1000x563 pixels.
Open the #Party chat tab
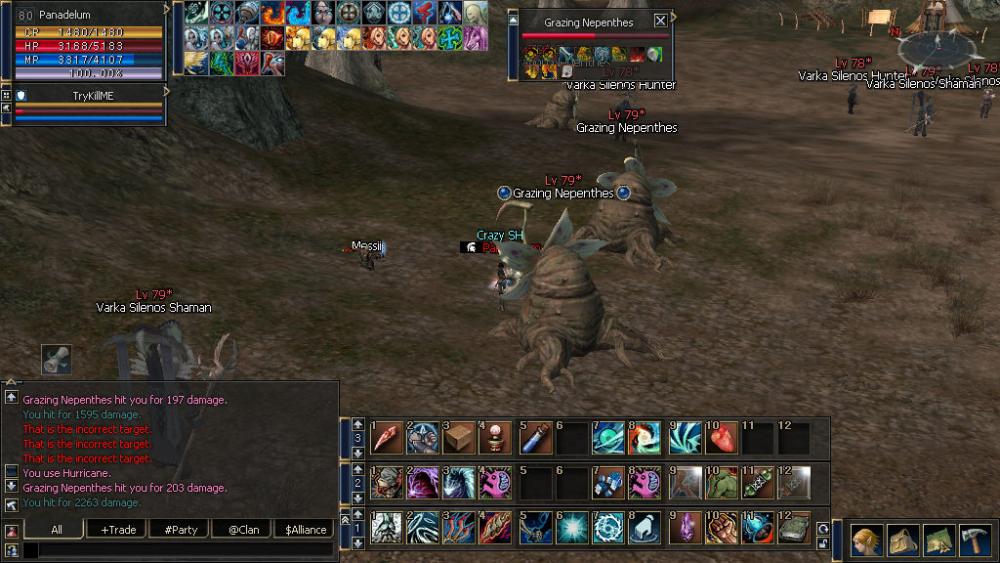tap(179, 530)
